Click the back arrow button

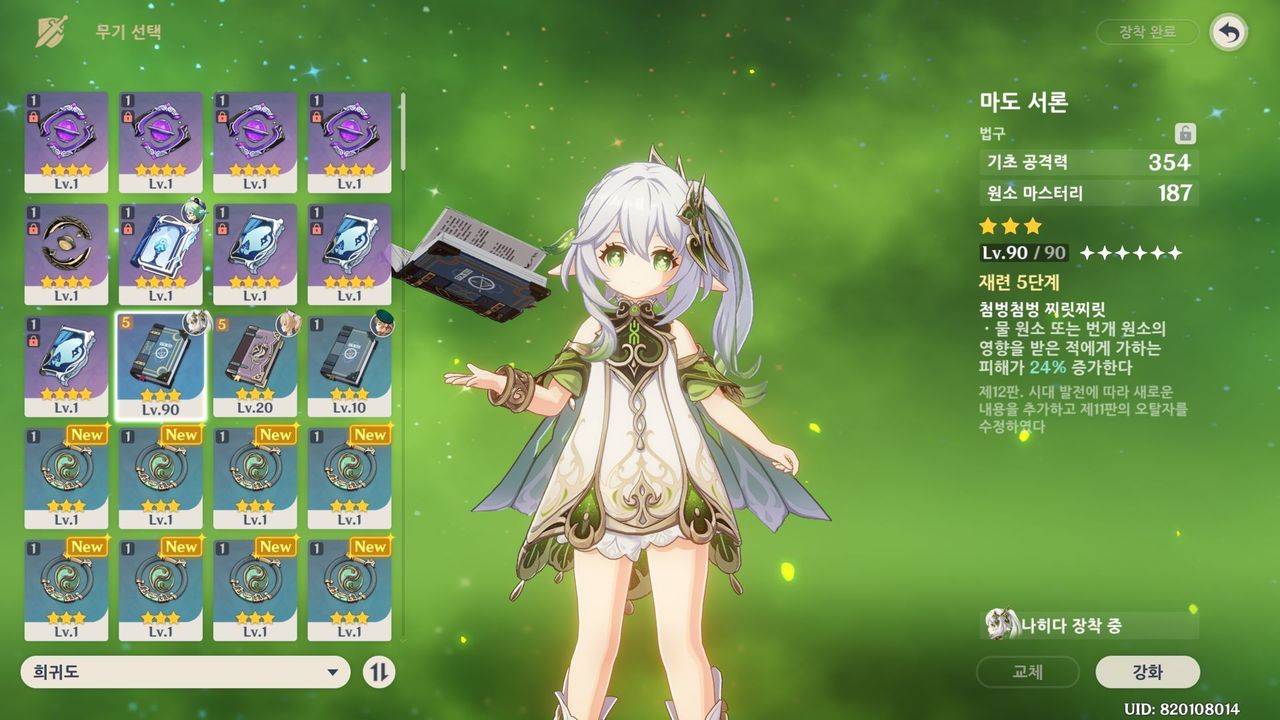tap(1228, 32)
